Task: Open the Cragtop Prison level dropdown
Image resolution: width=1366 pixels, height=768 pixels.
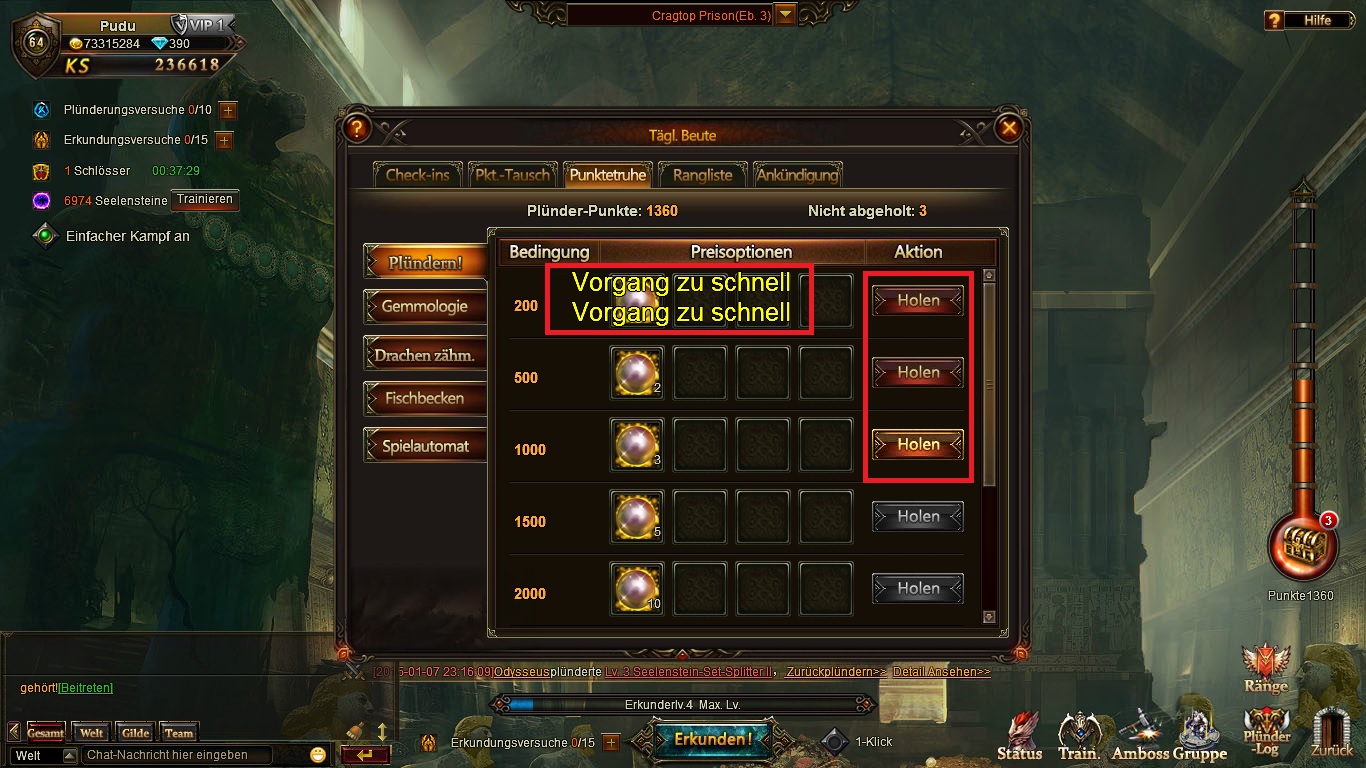Action: coord(786,15)
